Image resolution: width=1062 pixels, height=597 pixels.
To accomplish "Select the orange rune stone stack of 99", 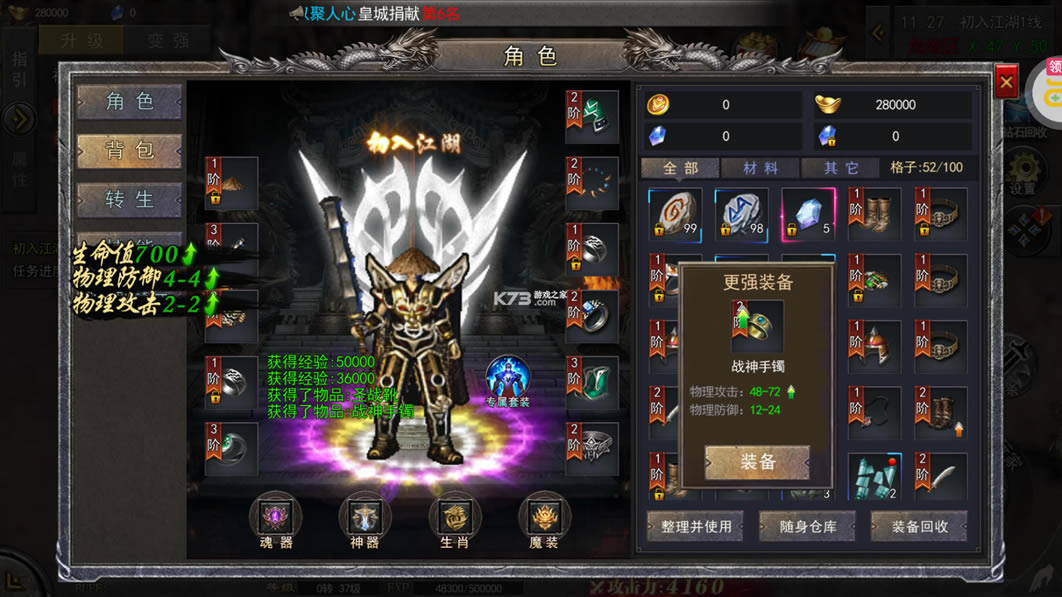I will (x=675, y=214).
